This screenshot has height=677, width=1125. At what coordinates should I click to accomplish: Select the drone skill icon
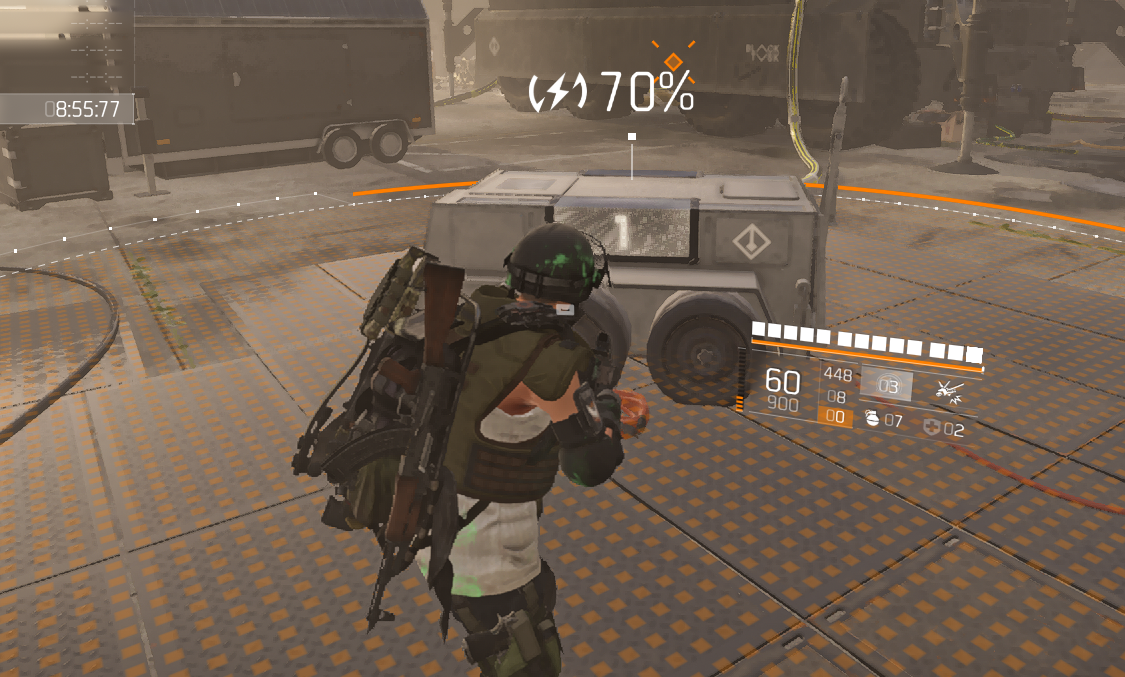[x=948, y=392]
